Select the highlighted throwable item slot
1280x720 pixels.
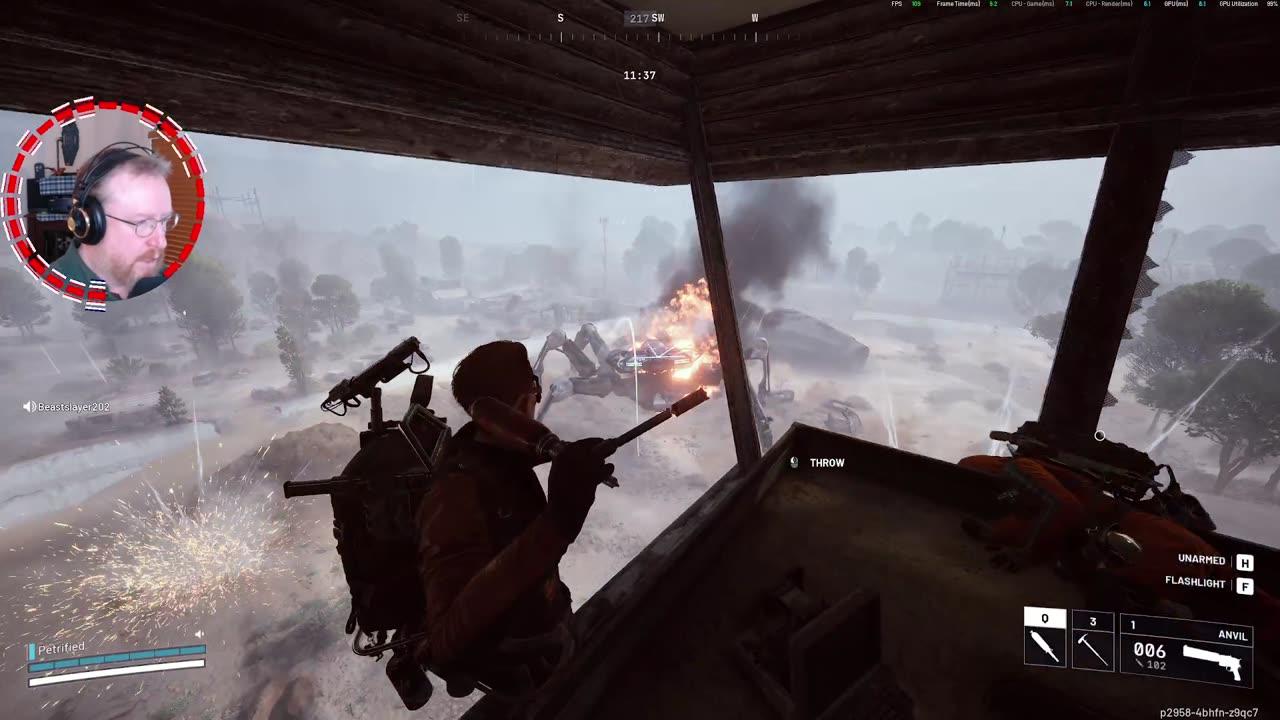pos(1045,641)
